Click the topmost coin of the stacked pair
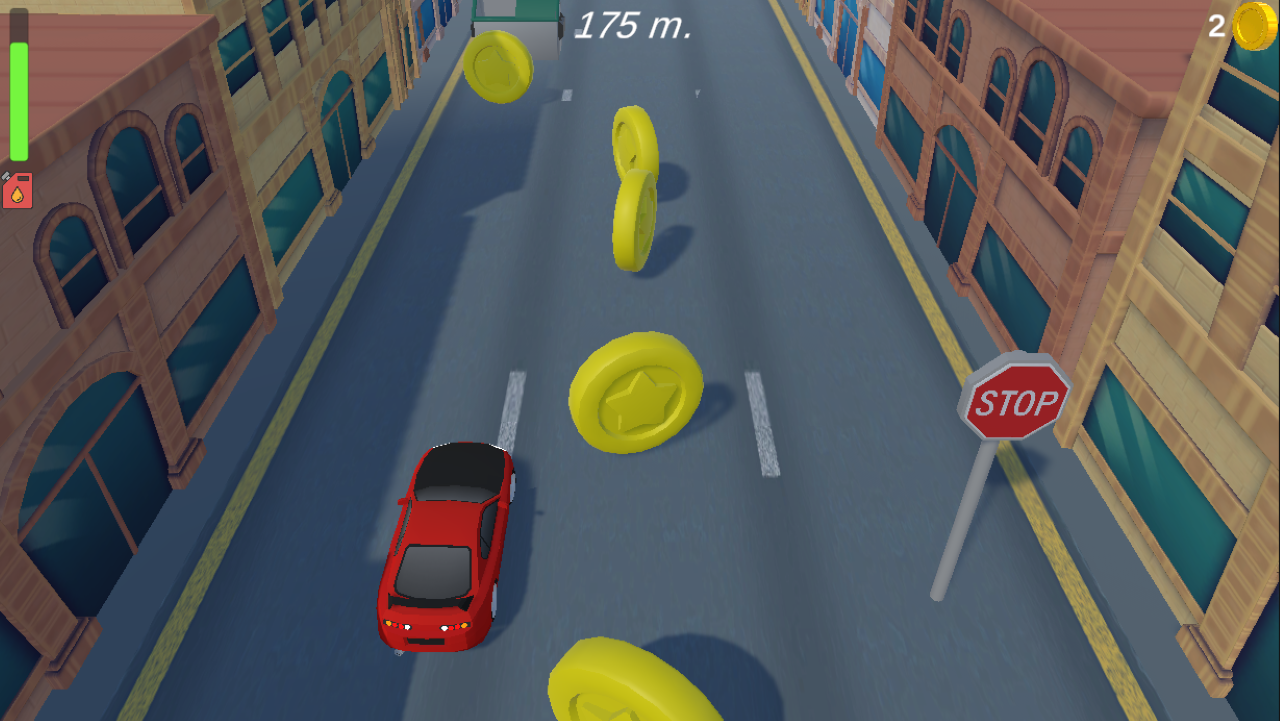The image size is (1280, 721). [636, 140]
